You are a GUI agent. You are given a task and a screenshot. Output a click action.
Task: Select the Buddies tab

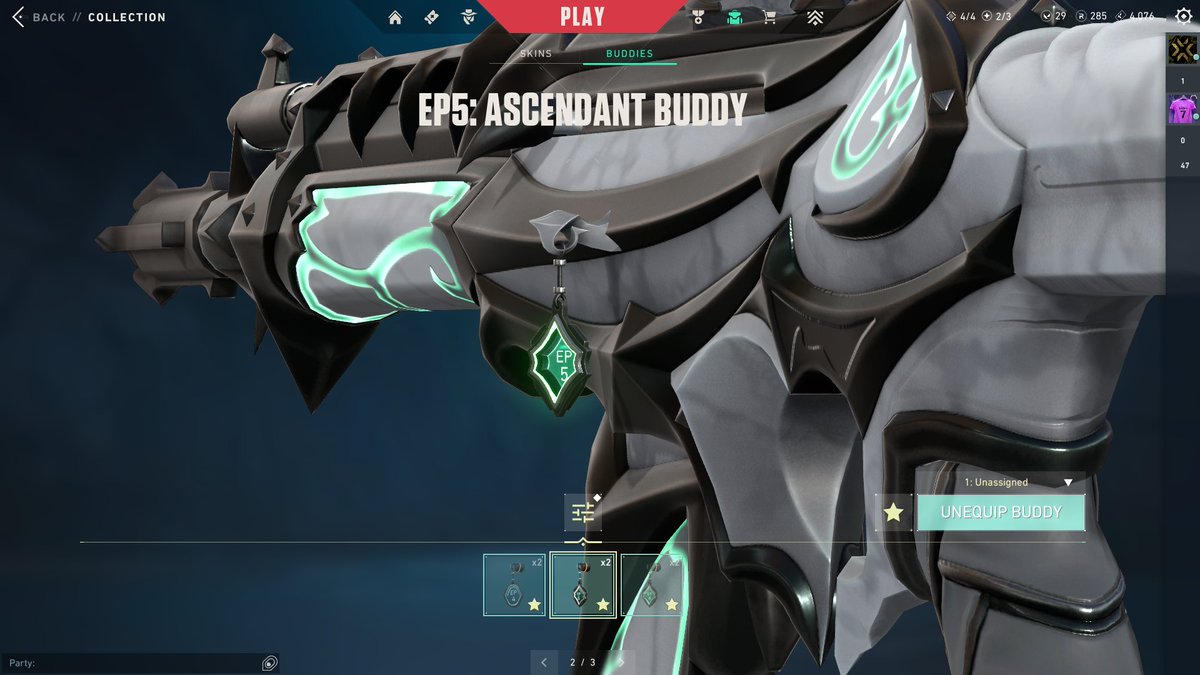(629, 53)
